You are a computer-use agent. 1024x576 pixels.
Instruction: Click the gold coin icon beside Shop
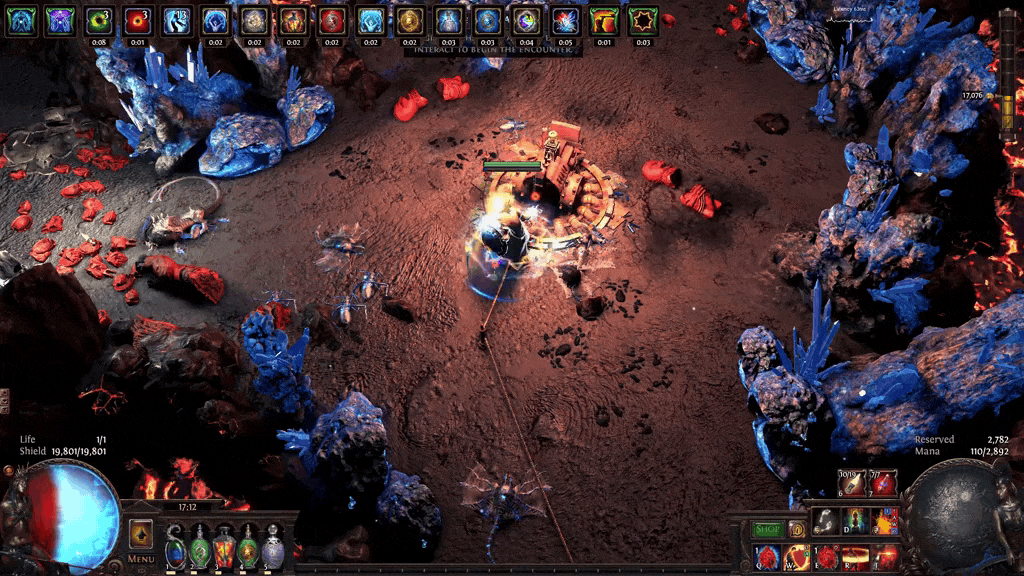point(797,529)
